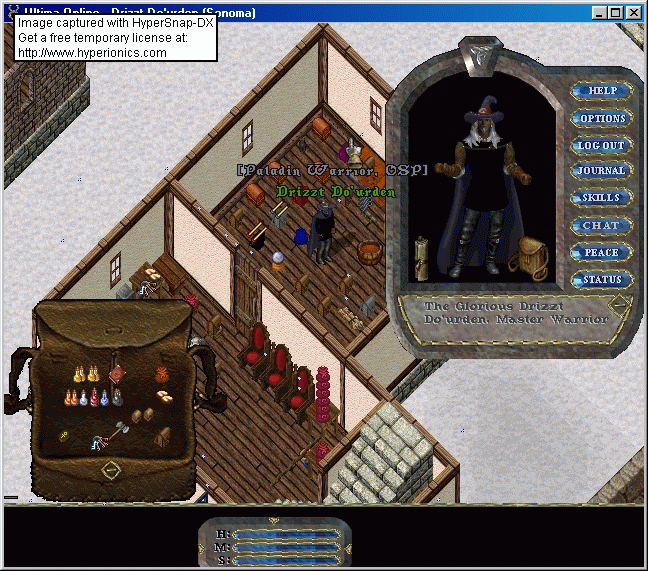
Task: Open the Chat window
Action: click(x=601, y=225)
